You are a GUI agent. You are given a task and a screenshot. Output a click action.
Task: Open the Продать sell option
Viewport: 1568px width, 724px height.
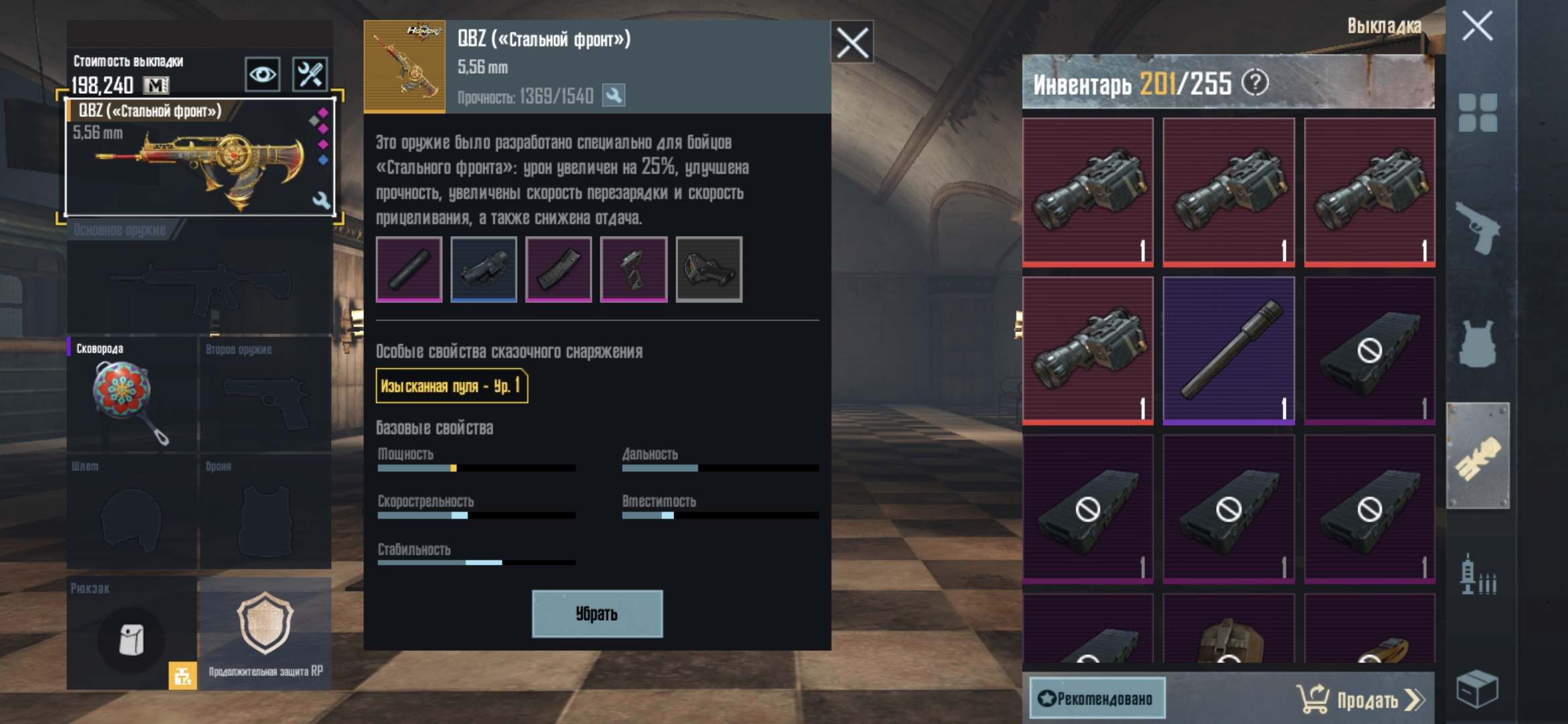[x=1360, y=700]
